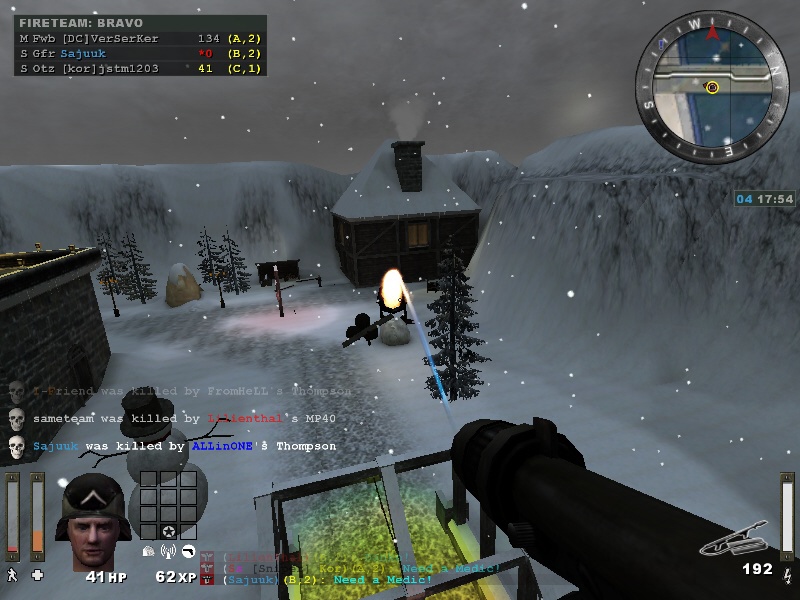The width and height of the screenshot is (800, 600).
Task: Click the medical cross health icon
Action: 38,575
